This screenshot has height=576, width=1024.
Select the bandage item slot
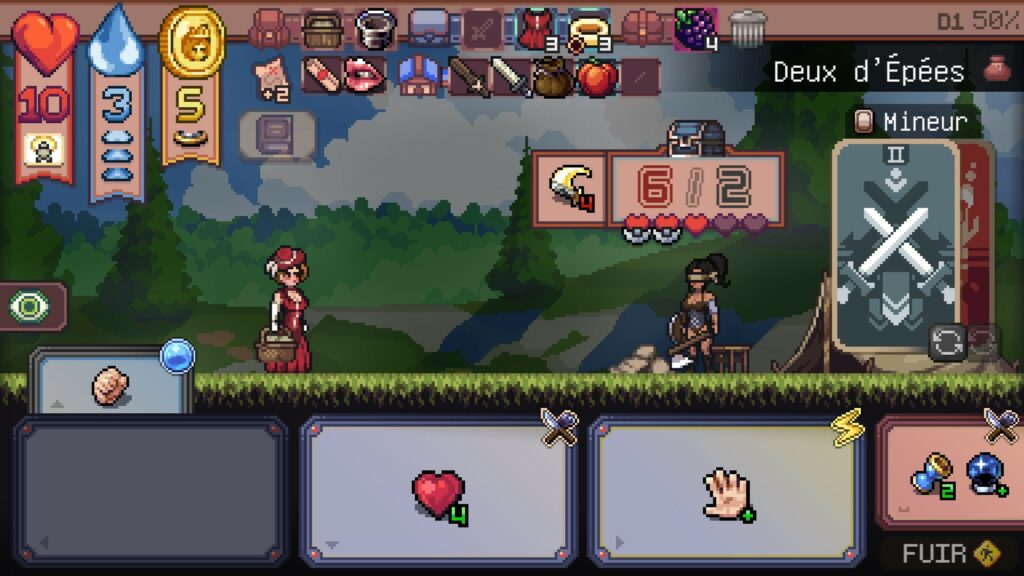pyautogui.click(x=320, y=76)
